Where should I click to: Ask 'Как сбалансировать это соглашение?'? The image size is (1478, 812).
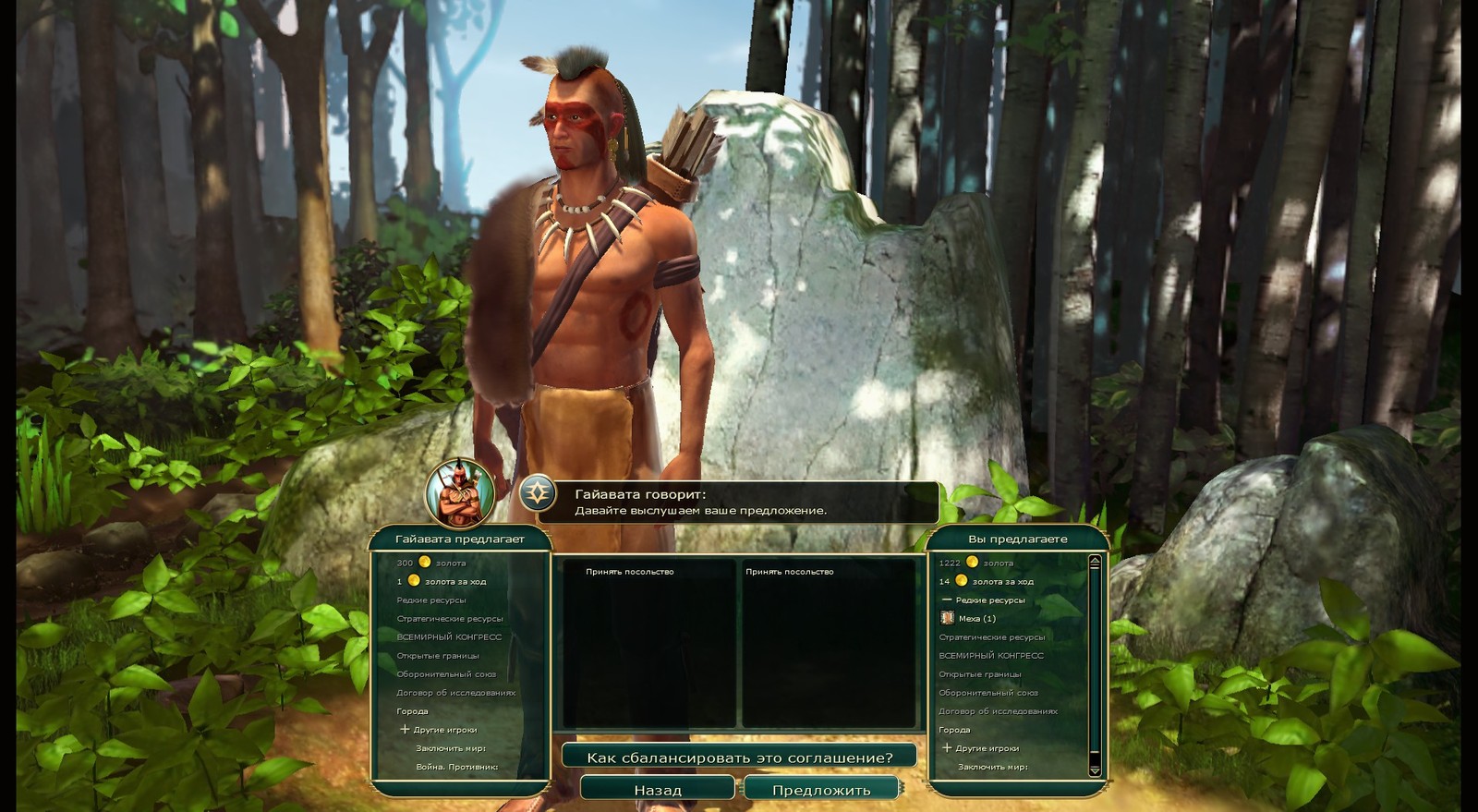[x=739, y=757]
